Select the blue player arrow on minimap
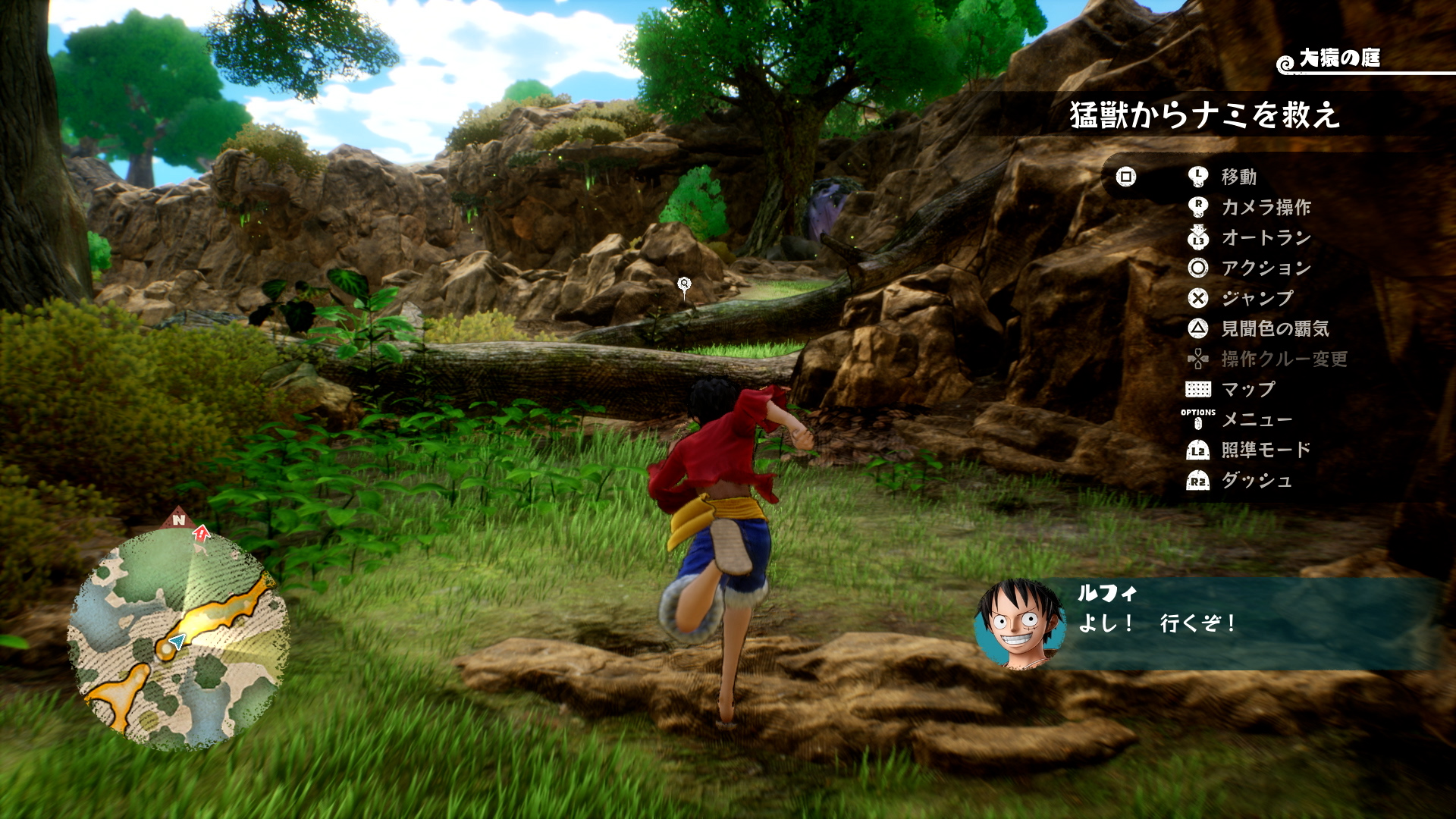 [177, 643]
